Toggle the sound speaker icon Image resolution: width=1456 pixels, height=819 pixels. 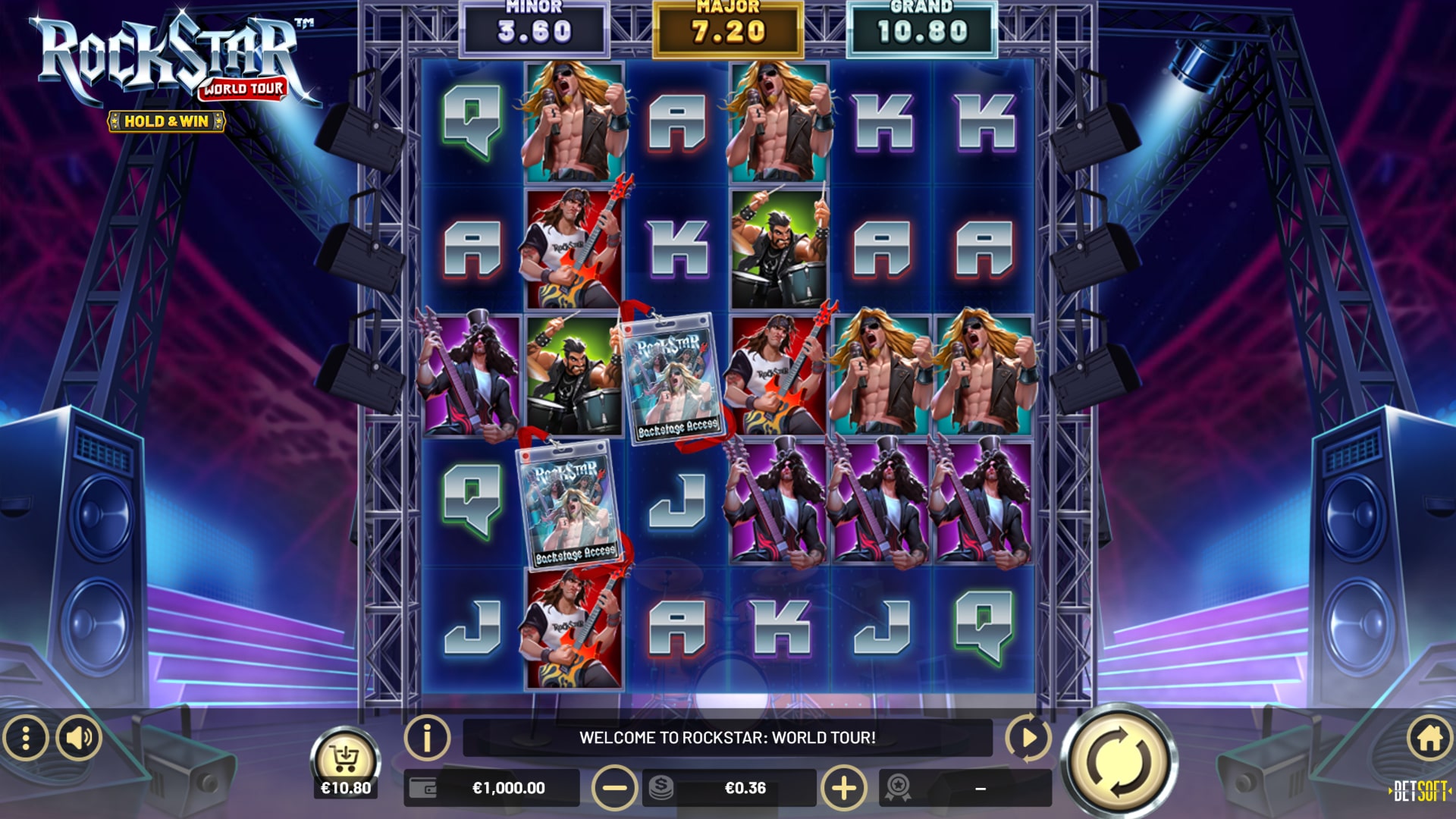pyautogui.click(x=79, y=737)
